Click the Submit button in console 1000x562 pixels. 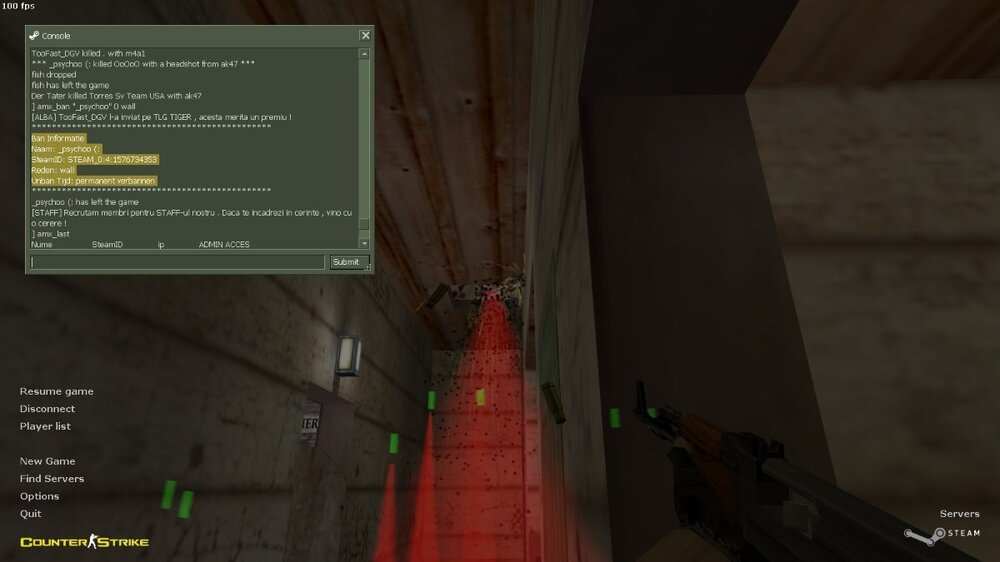coord(346,262)
